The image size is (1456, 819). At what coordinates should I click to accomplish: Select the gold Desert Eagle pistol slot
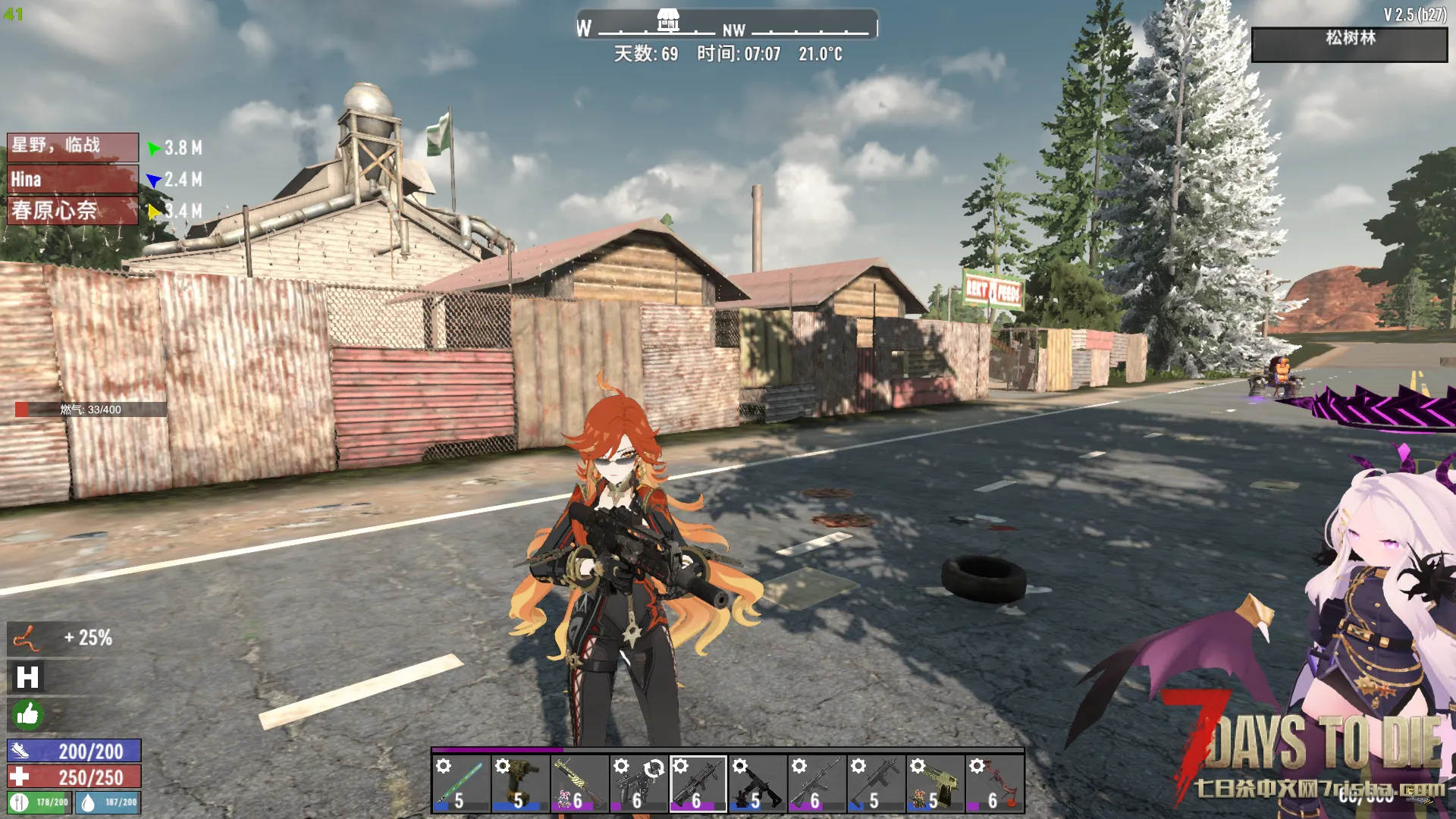pos(935,784)
